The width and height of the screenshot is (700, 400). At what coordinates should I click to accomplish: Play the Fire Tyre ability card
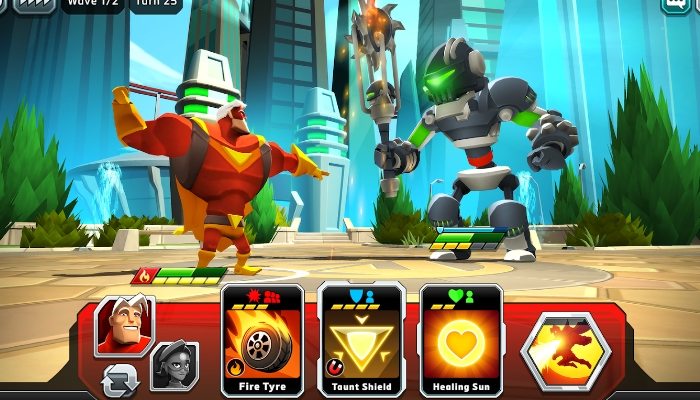click(x=262, y=340)
